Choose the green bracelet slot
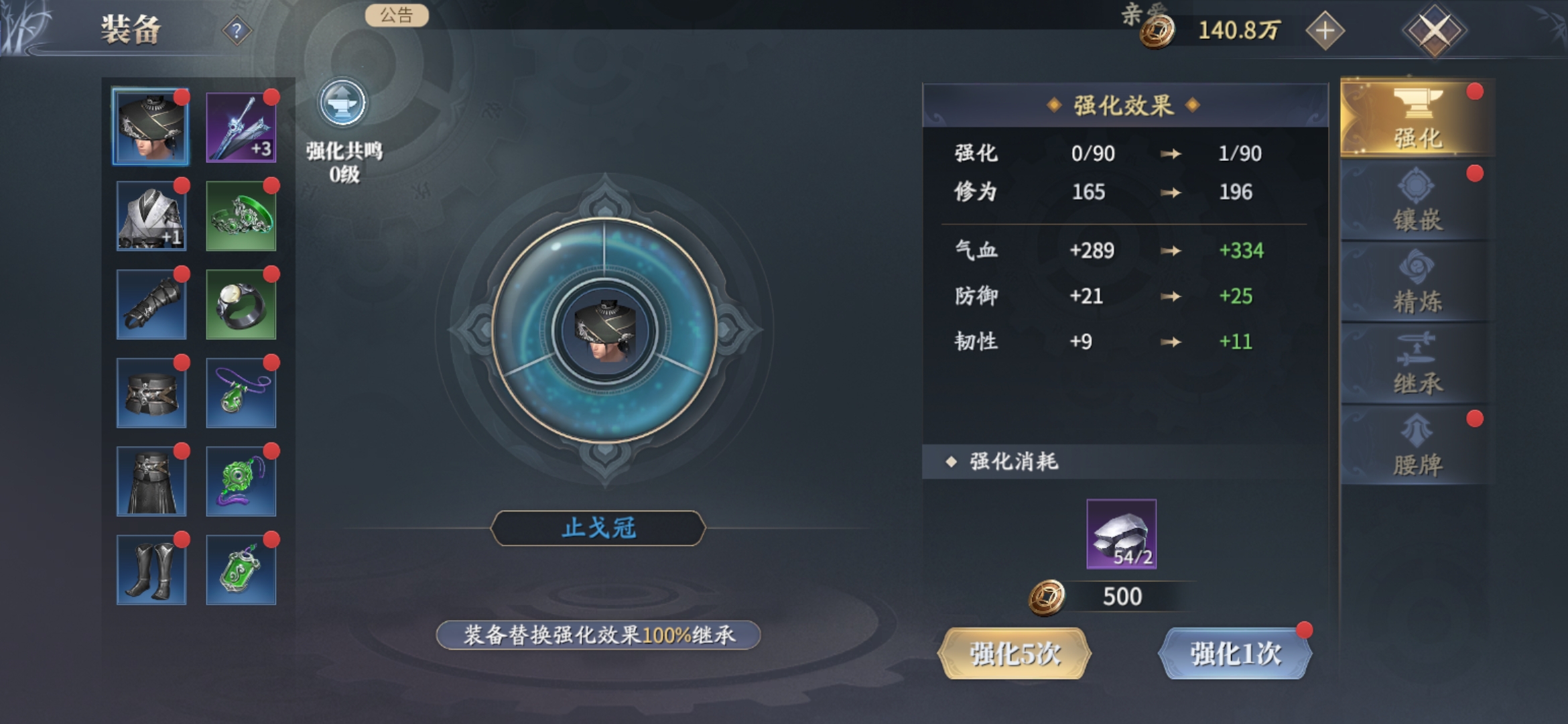Screen dimensions: 1568x724 click(x=241, y=216)
